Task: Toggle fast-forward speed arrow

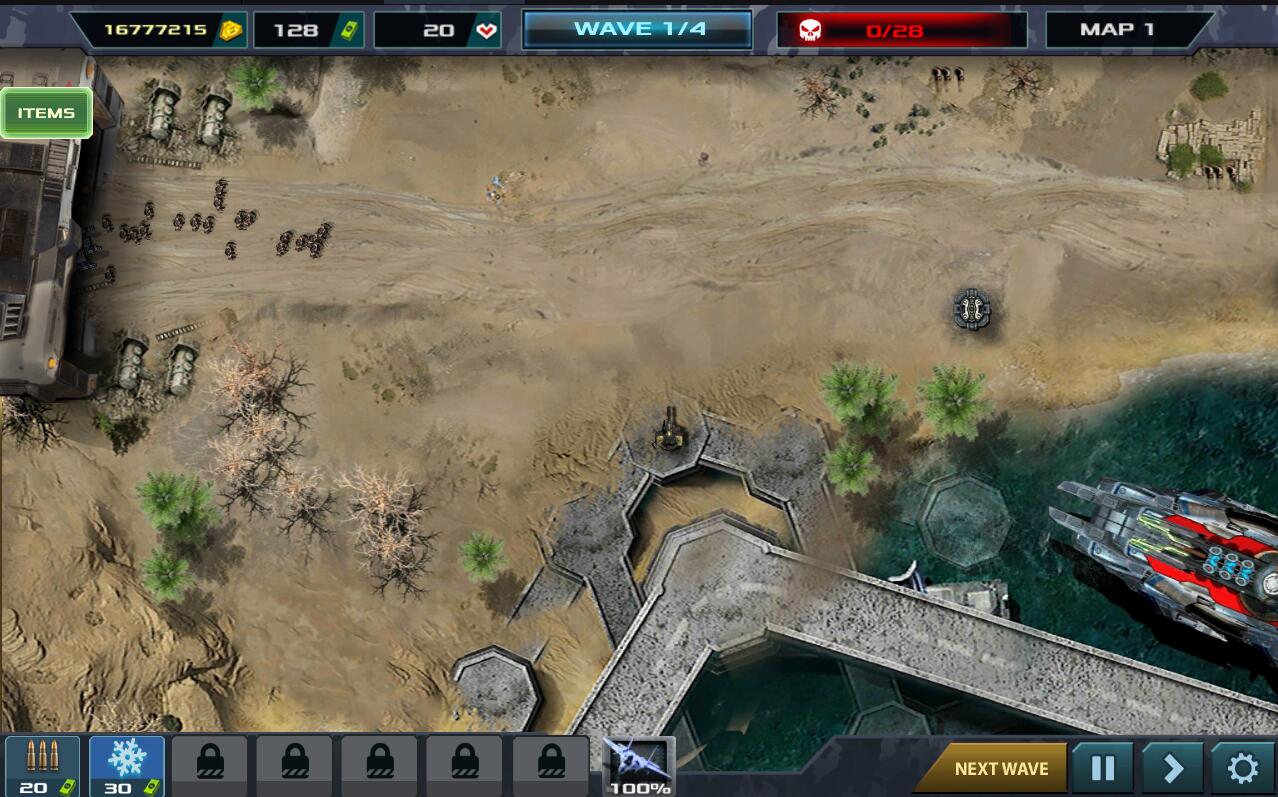Action: point(1172,768)
